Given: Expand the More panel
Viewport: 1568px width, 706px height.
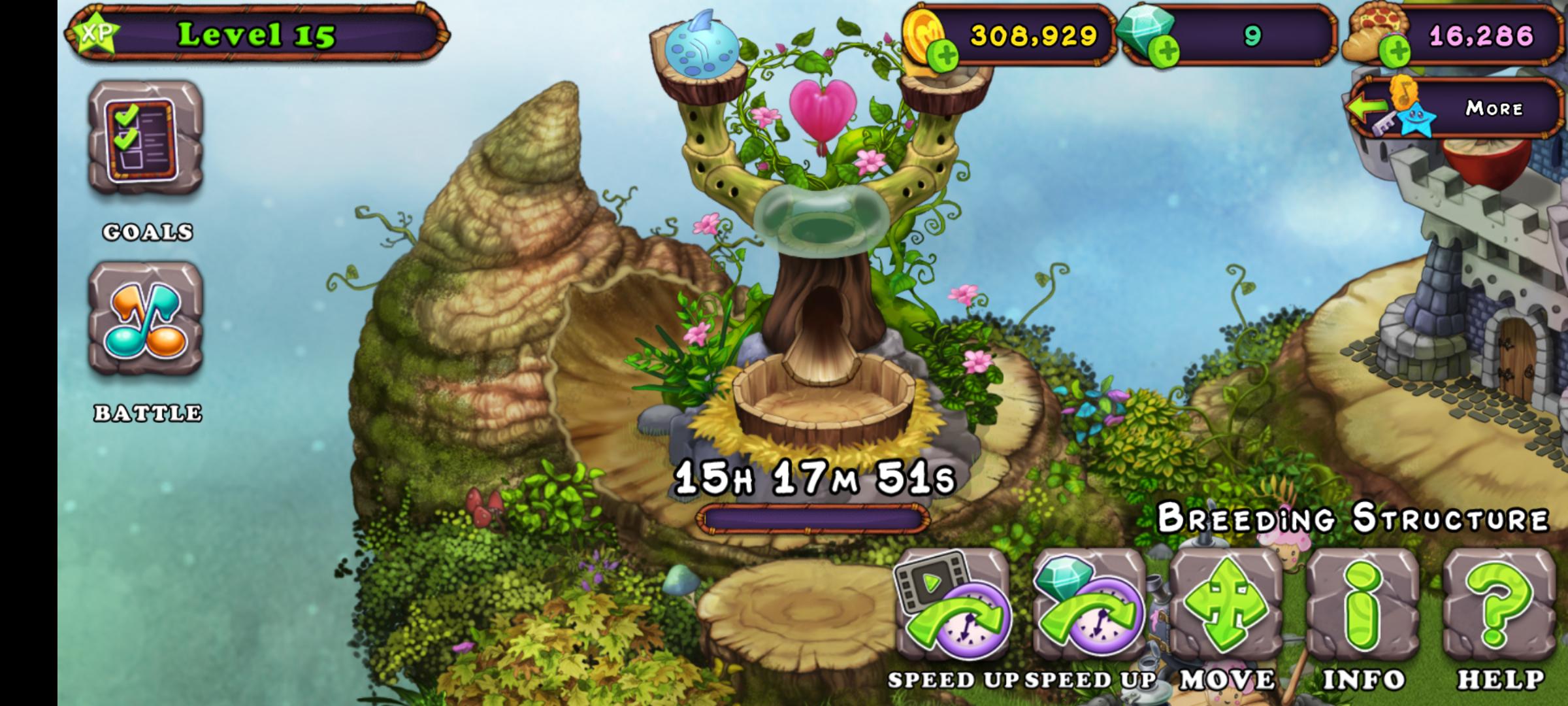Looking at the screenshot, I should tap(1453, 109).
